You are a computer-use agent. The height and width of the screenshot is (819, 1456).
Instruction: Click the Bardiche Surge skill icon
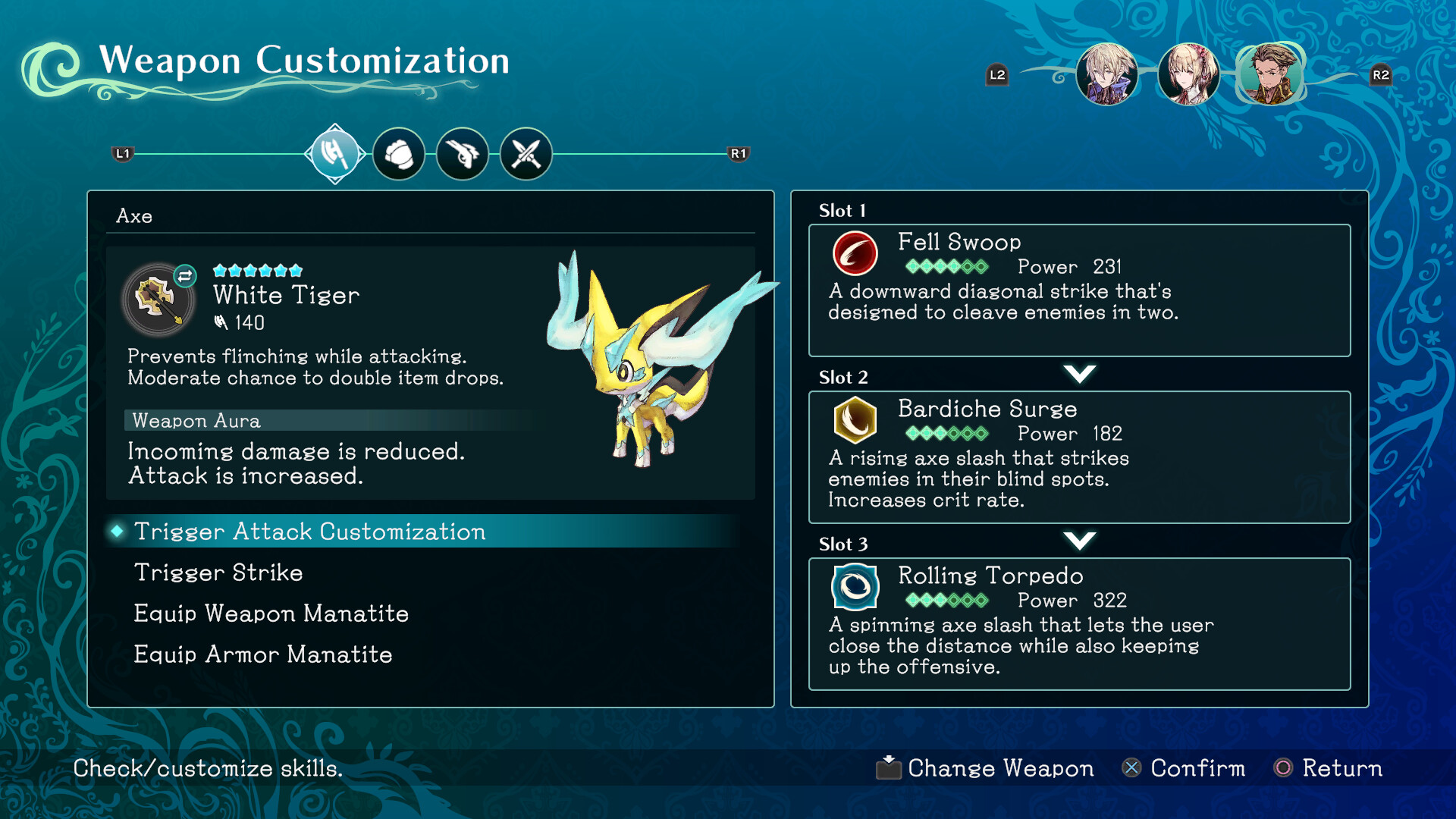(854, 422)
